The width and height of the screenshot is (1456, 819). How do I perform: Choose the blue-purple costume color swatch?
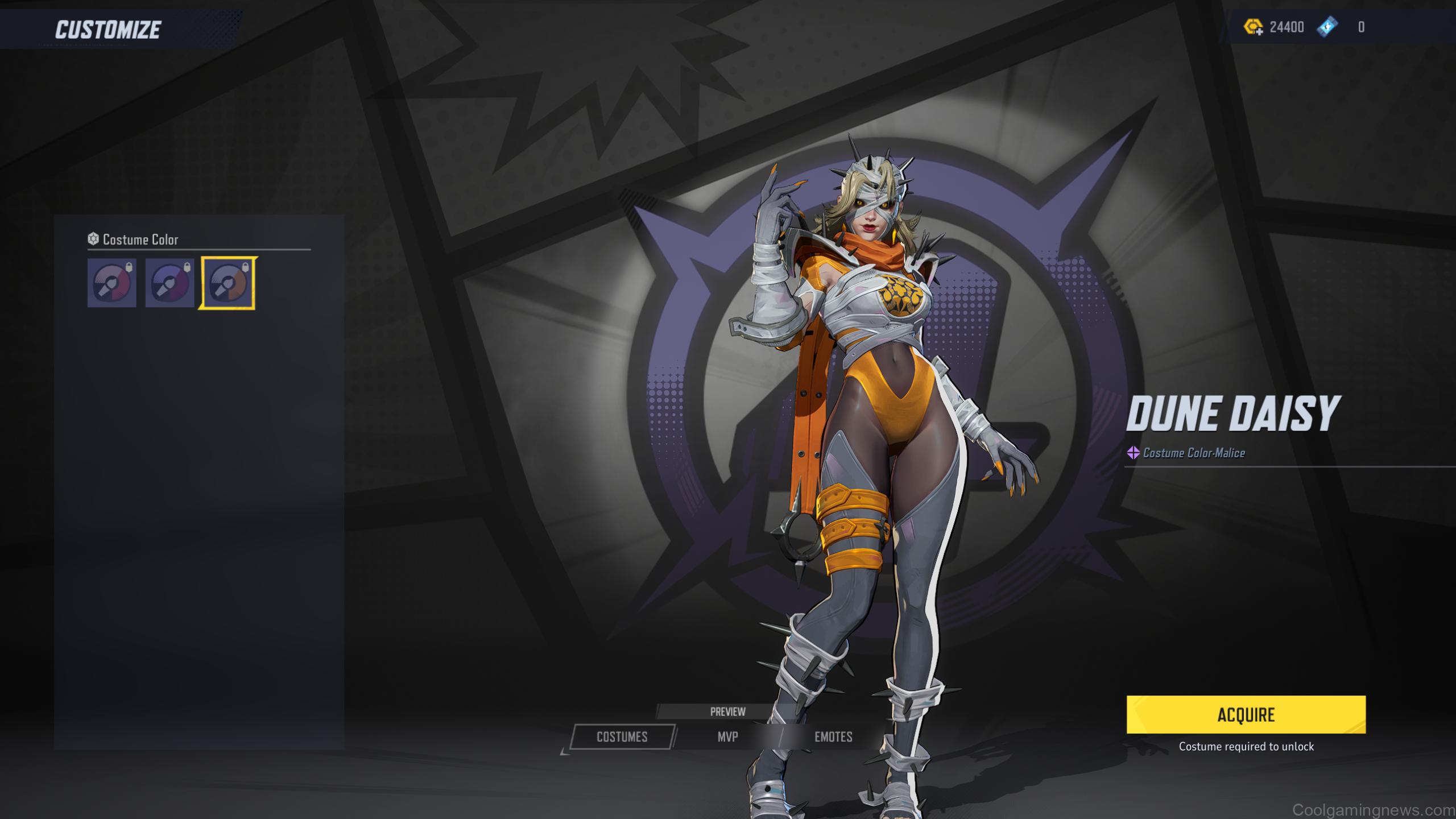point(169,283)
